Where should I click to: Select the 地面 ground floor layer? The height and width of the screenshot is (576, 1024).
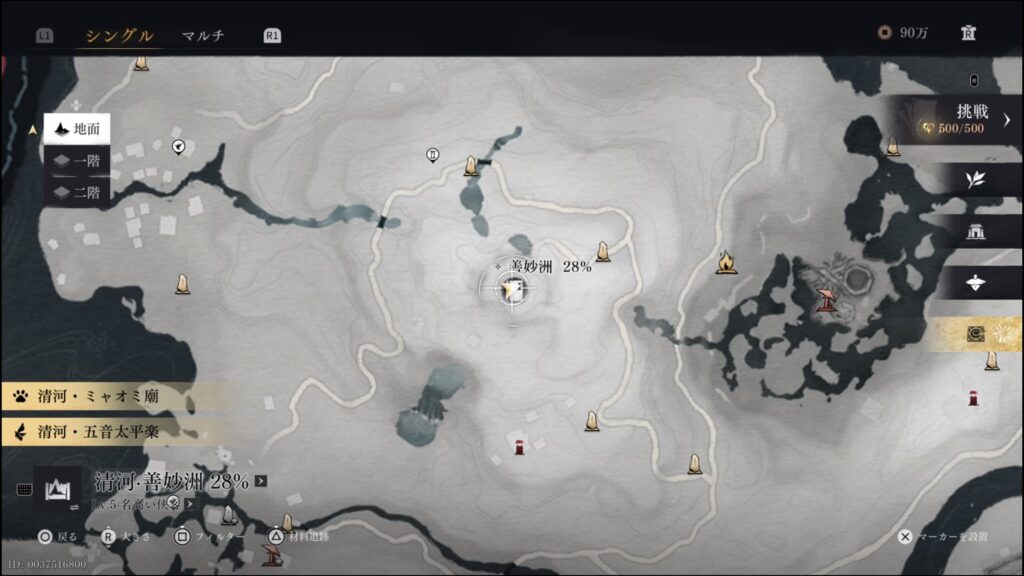(x=76, y=129)
